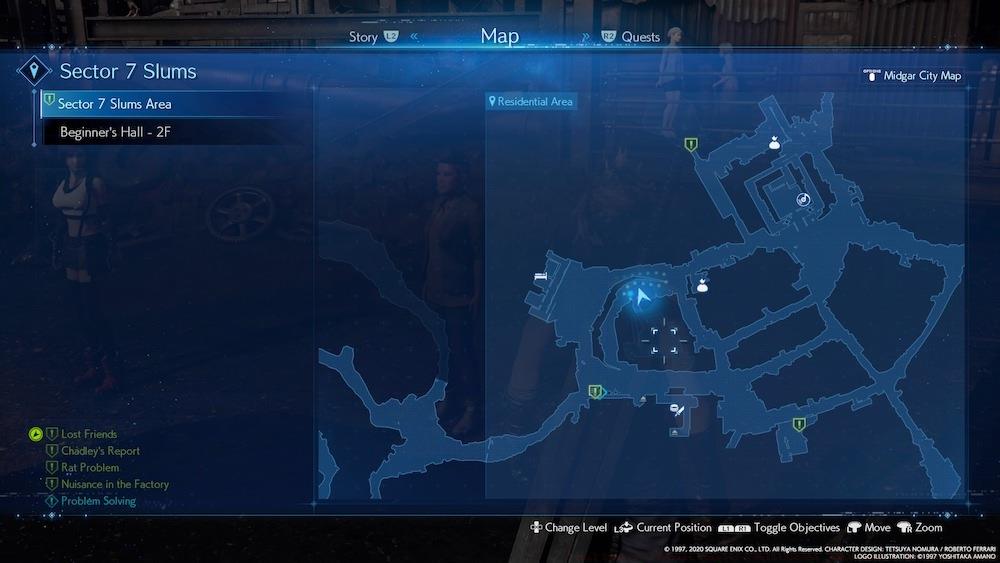Viewport: 1000px width, 563px height.
Task: Select Sector 7 Slums Area entry
Action: pos(115,104)
